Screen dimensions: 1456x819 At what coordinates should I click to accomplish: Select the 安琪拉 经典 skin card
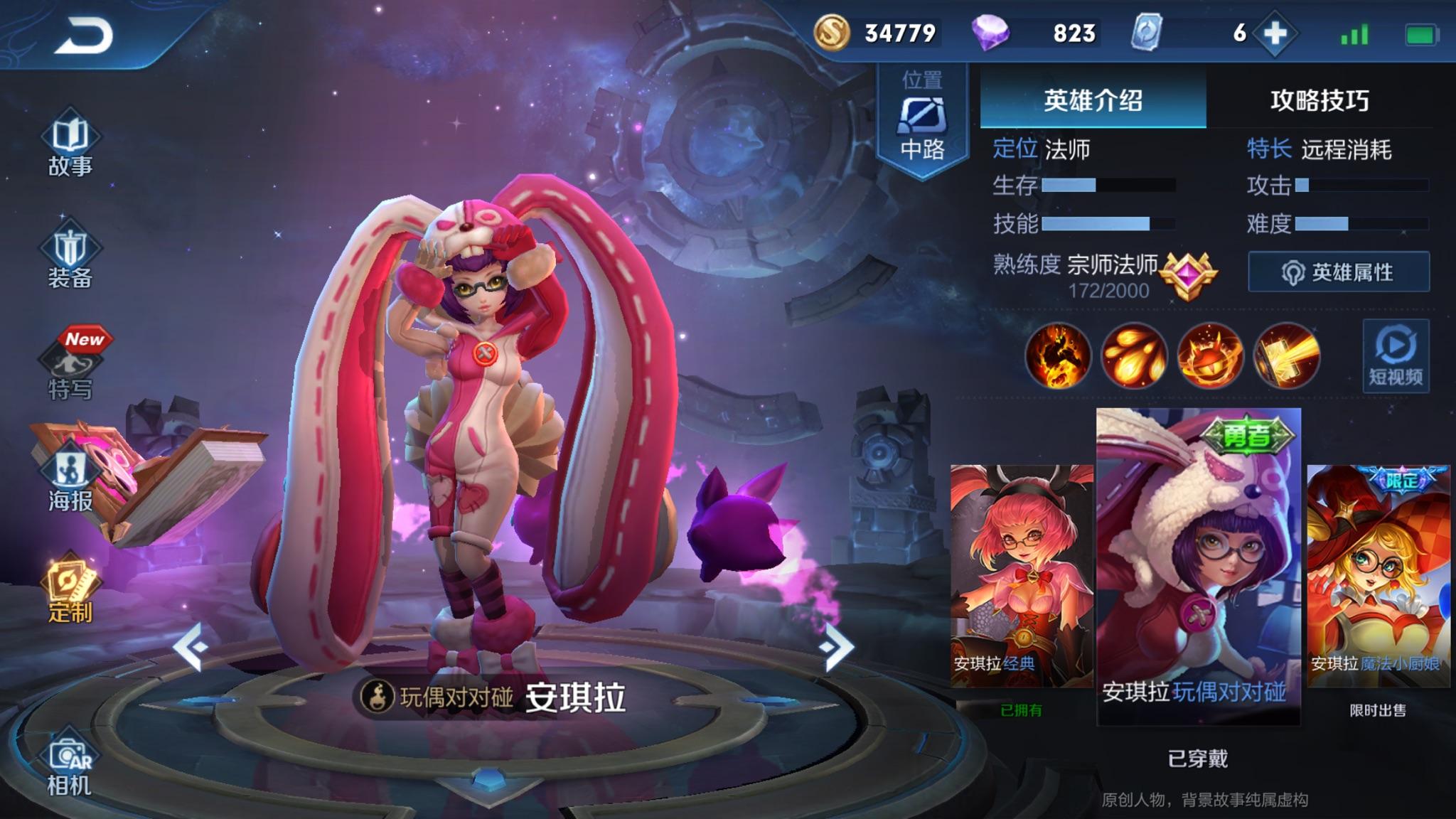tap(1022, 576)
